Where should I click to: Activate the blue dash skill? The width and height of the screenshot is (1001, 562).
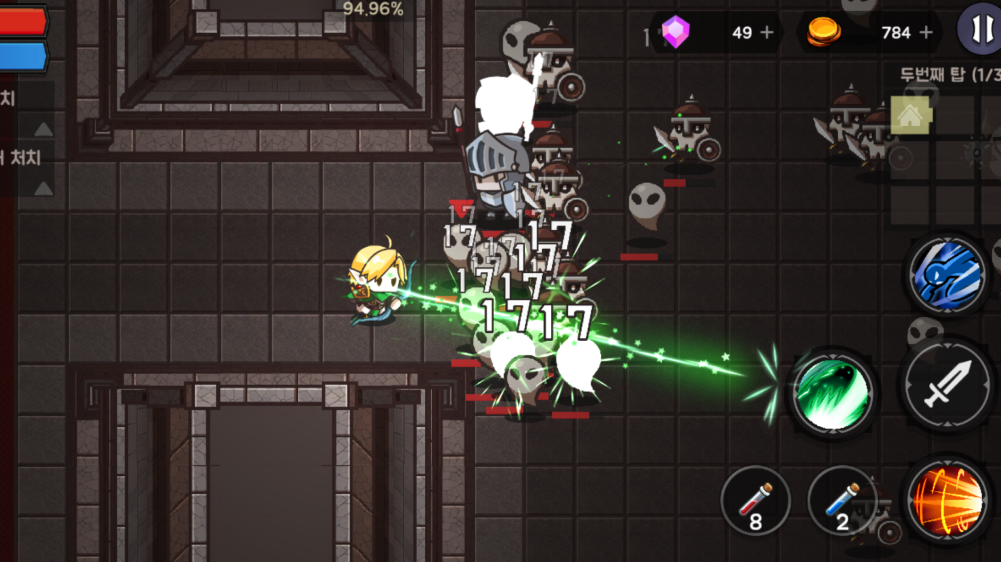(946, 274)
